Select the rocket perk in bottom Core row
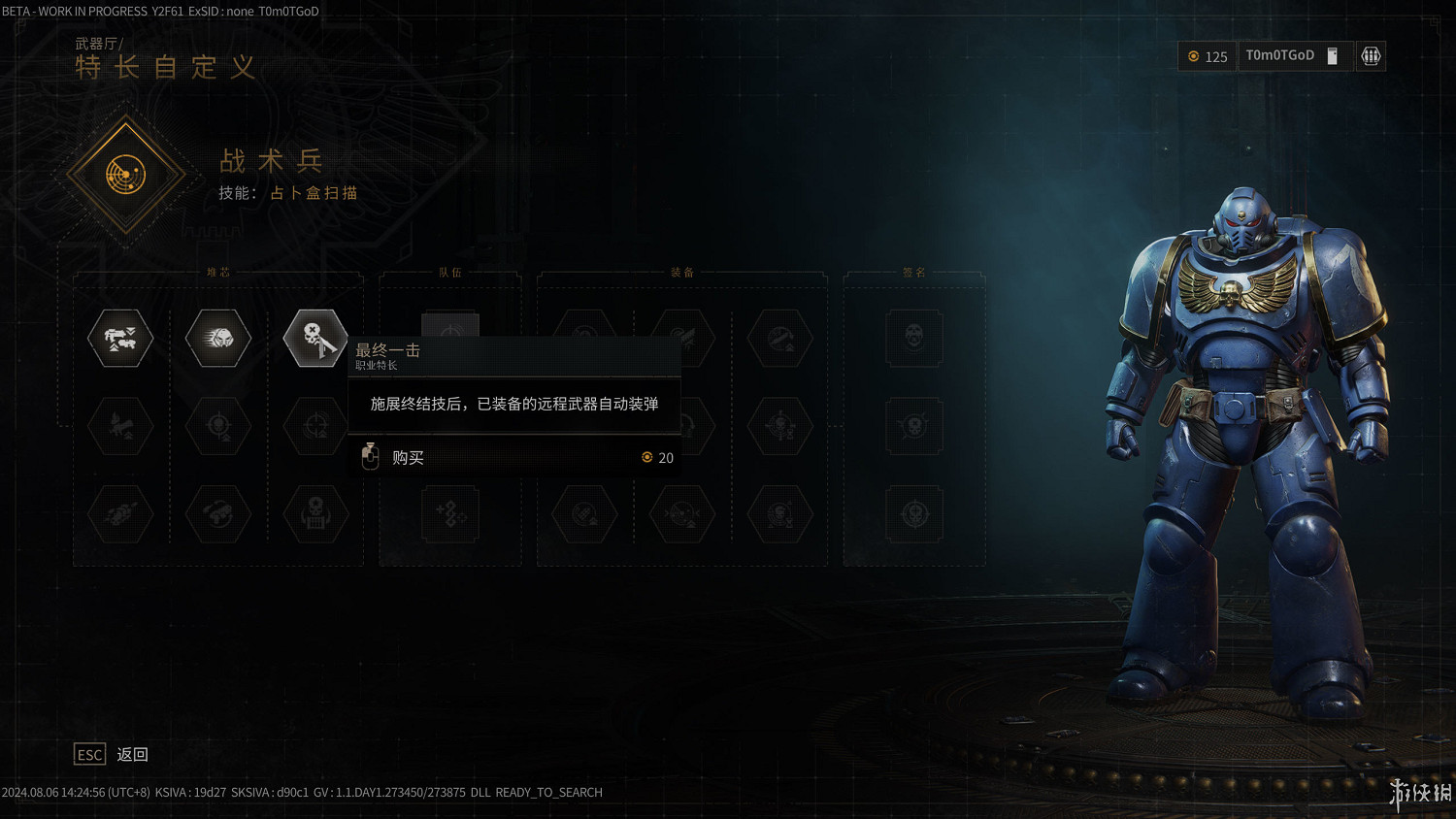The image size is (1456, 819). [119, 514]
